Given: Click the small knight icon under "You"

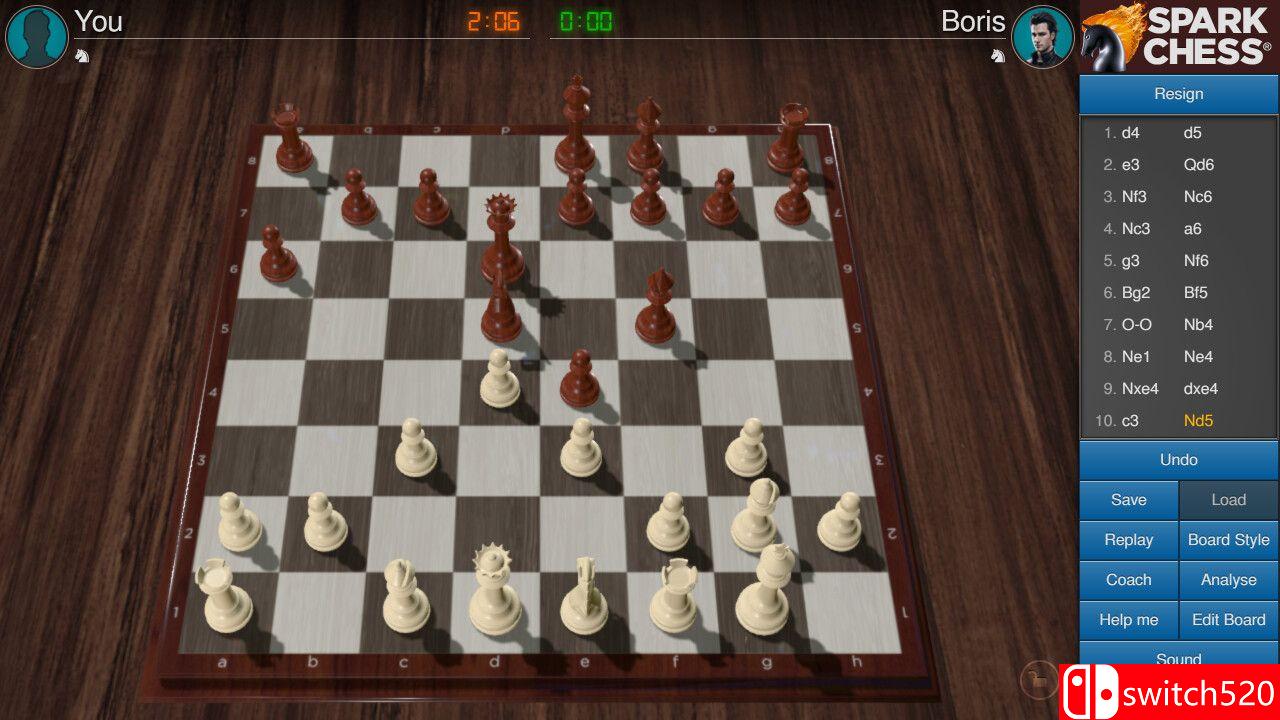Looking at the screenshot, I should (84, 55).
